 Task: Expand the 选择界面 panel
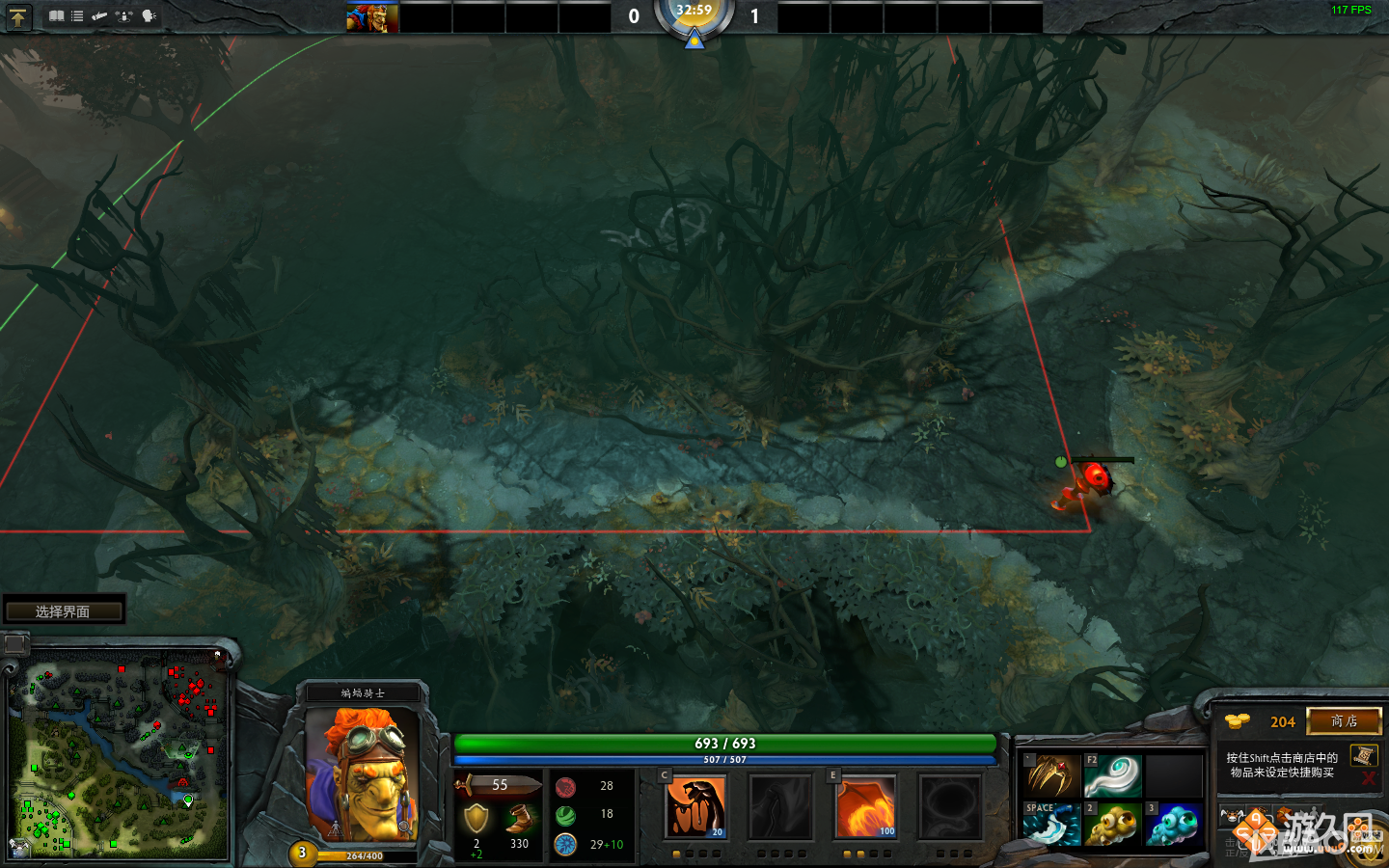coord(65,610)
